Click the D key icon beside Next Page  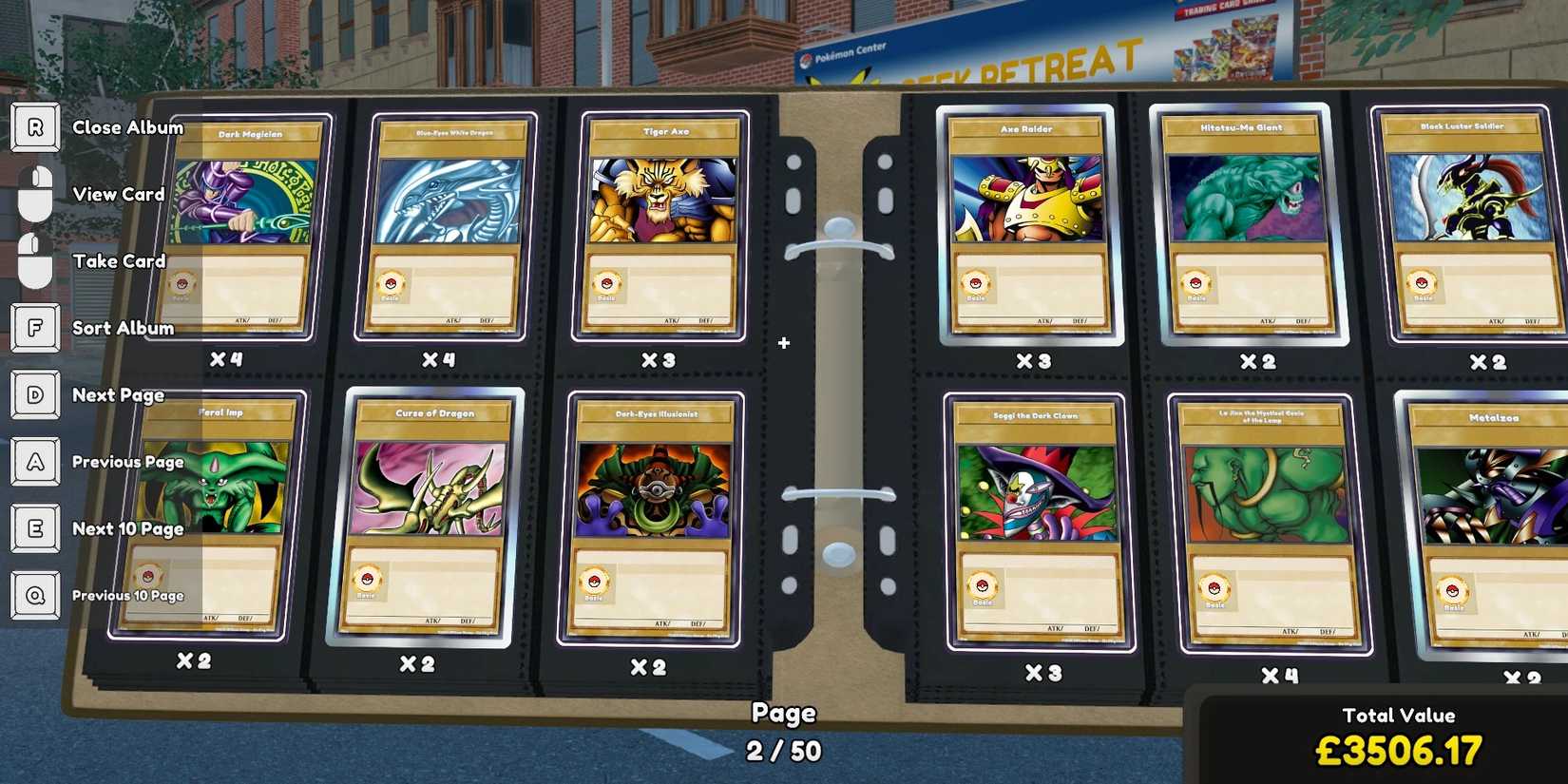point(35,394)
